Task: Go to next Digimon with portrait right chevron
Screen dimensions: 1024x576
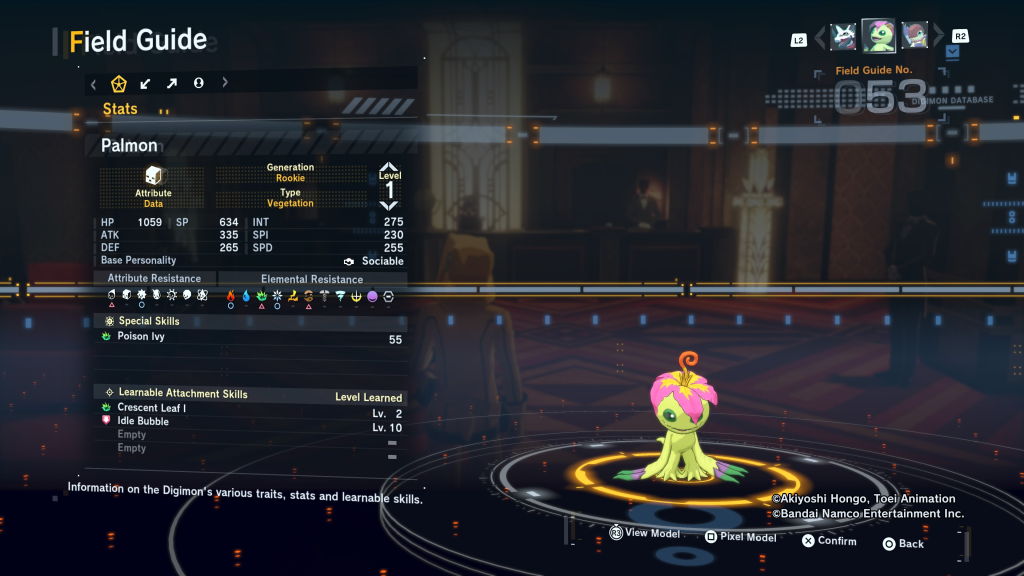Action: [939, 37]
